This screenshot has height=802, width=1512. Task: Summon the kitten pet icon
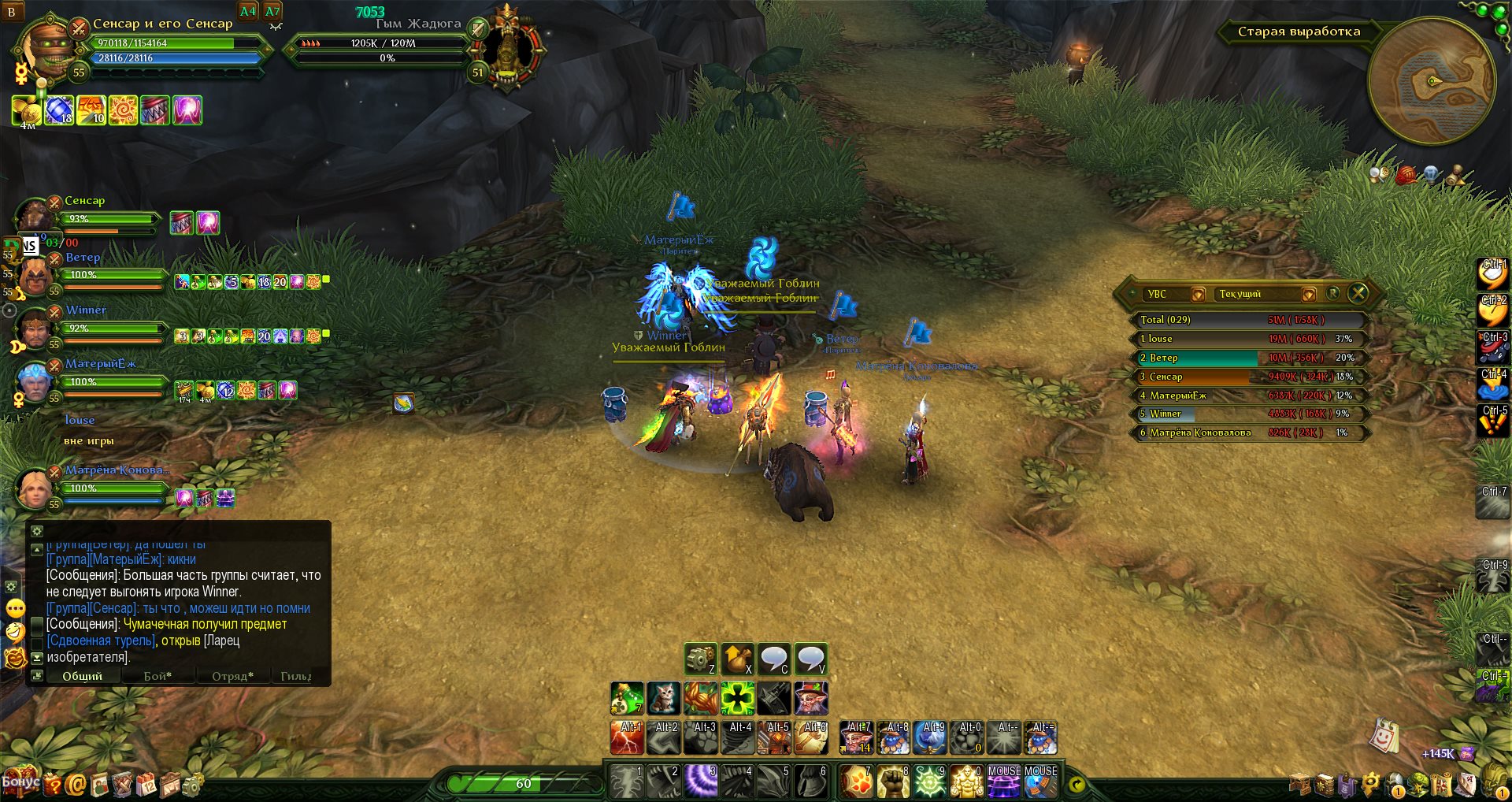coord(664,698)
